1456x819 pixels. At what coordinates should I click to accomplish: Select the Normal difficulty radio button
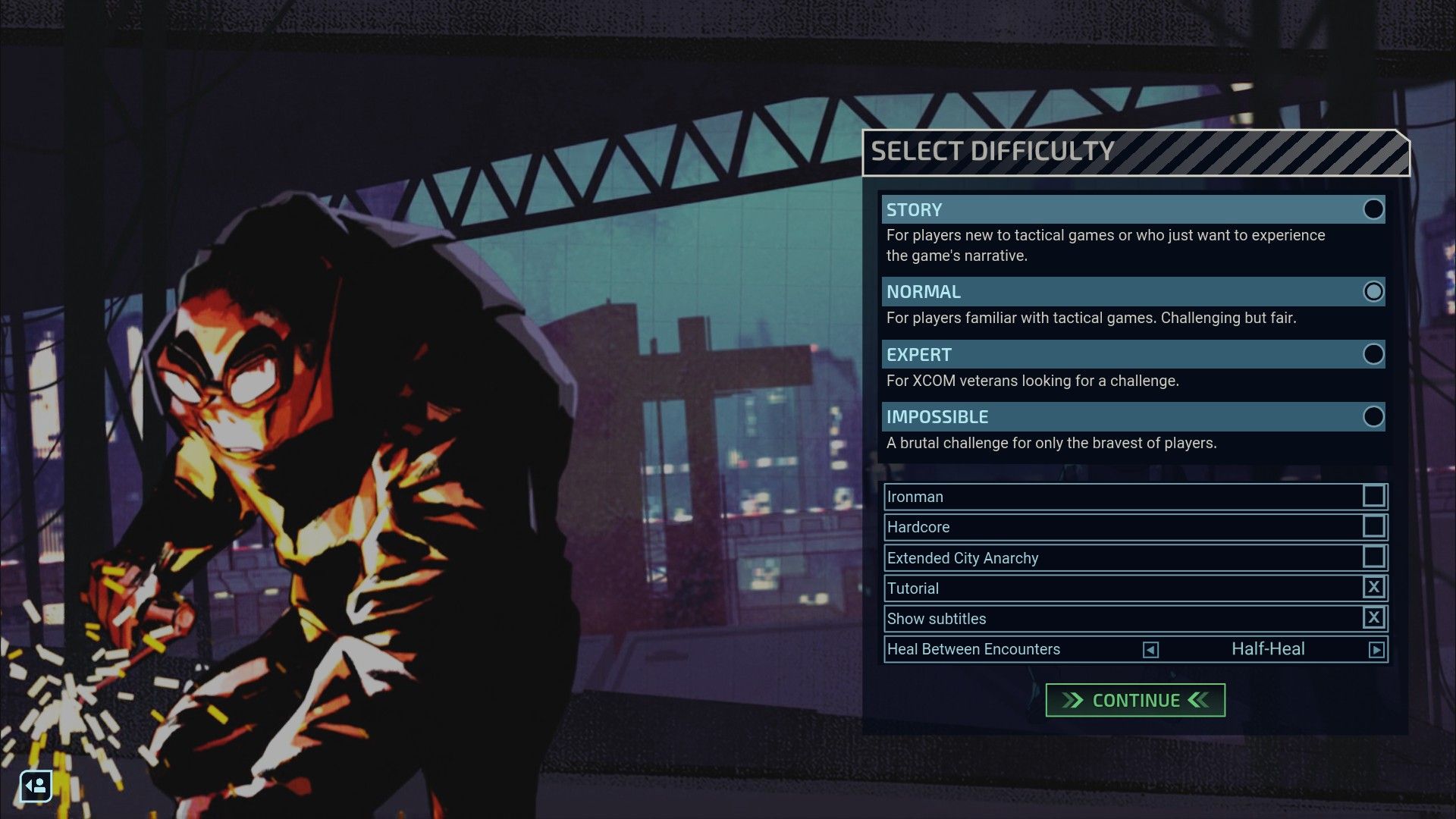click(1374, 291)
